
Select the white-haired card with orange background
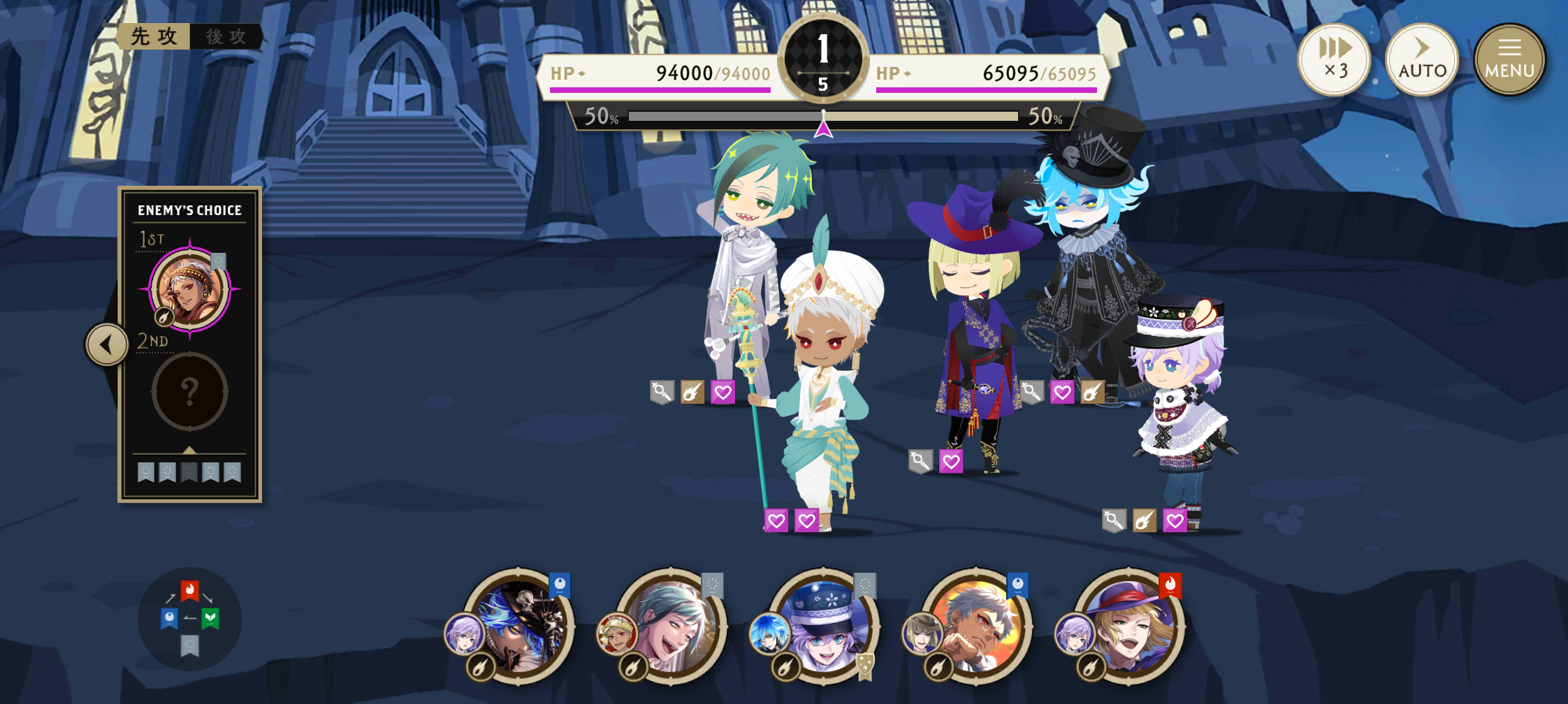tap(978, 625)
